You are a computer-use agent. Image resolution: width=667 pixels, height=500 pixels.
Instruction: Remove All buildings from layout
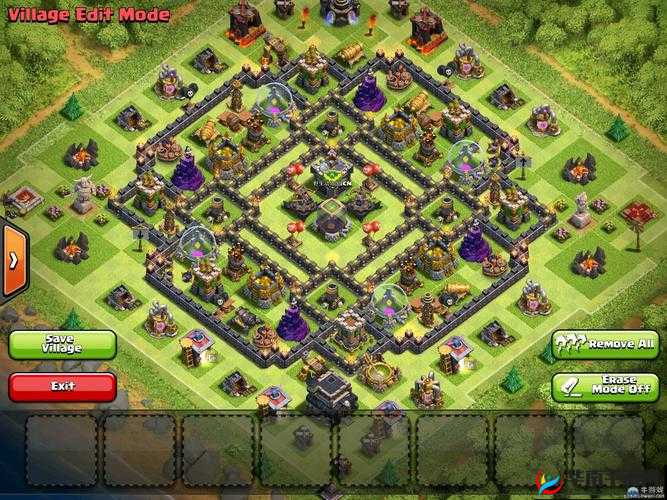point(604,345)
